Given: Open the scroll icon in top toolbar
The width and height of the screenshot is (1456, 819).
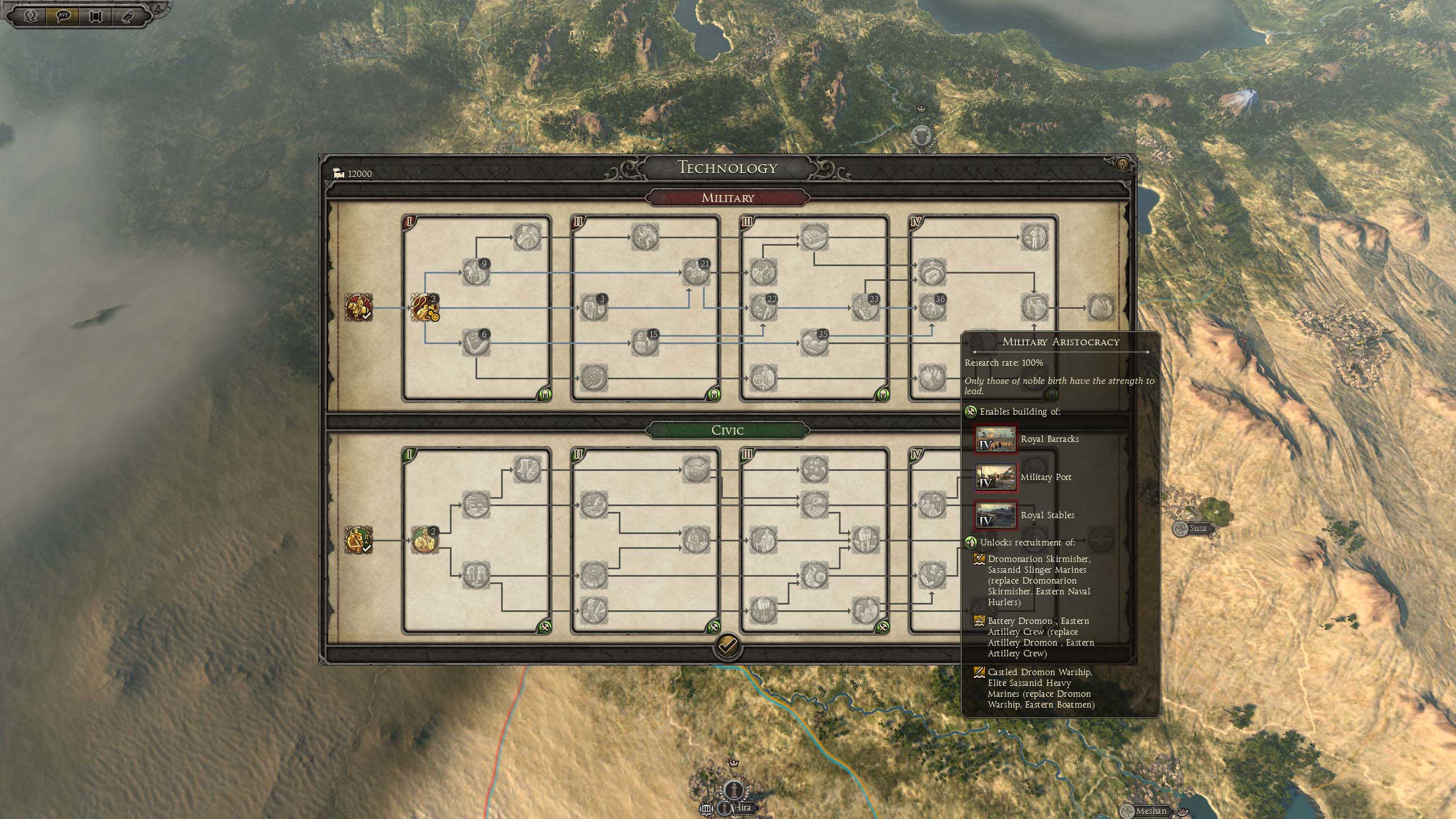Looking at the screenshot, I should (95, 15).
